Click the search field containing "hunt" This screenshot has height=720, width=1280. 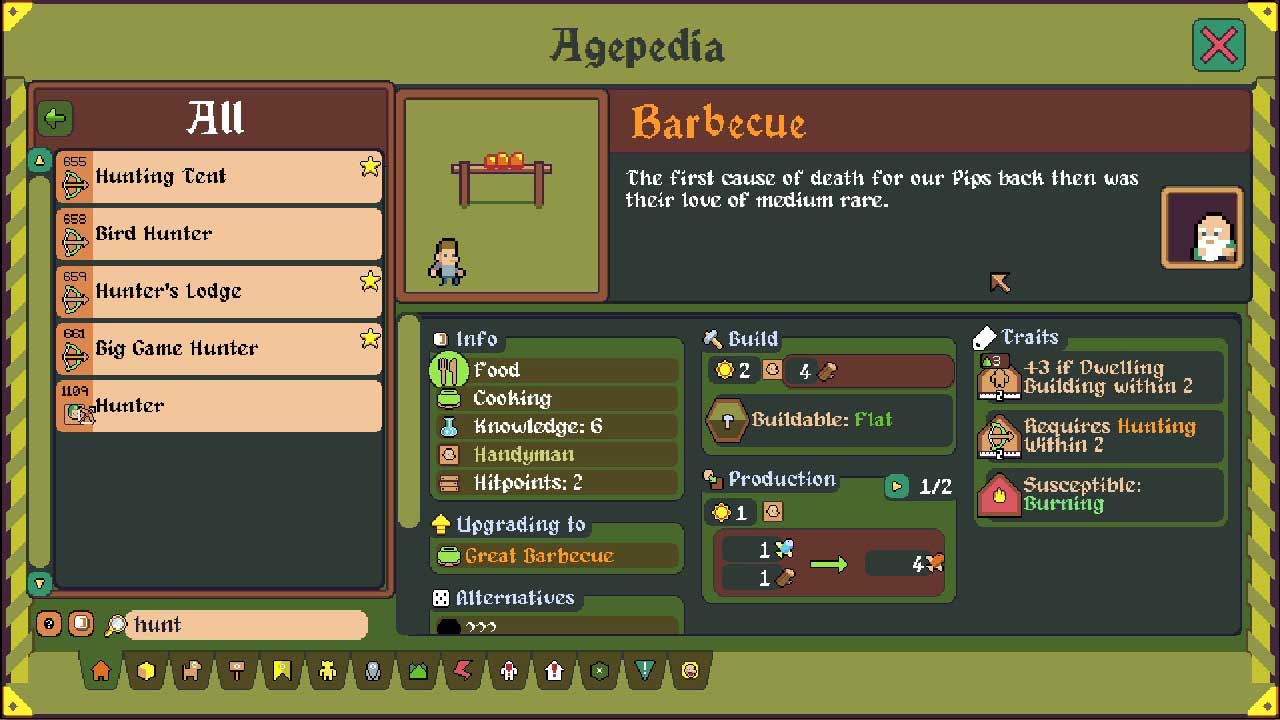(245, 625)
